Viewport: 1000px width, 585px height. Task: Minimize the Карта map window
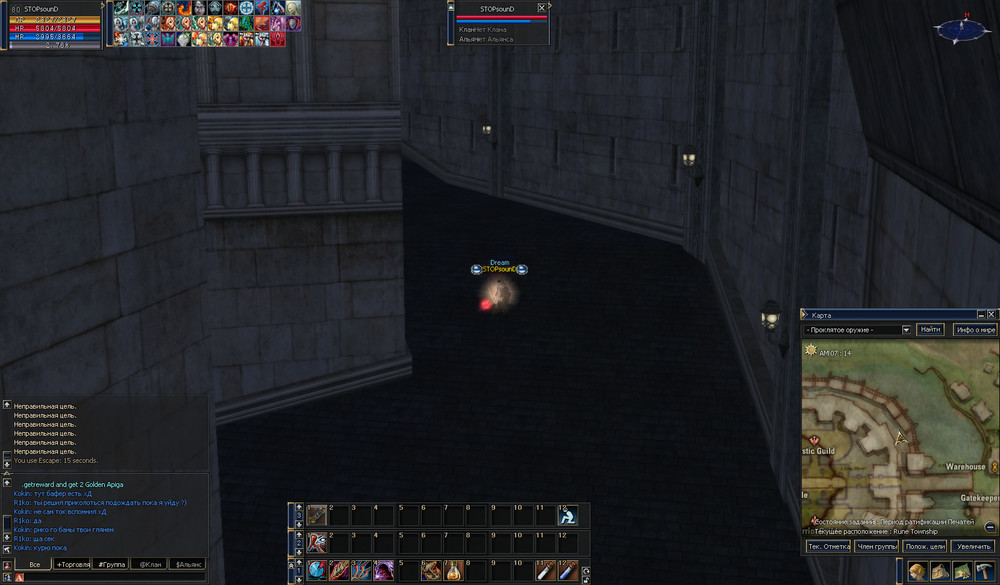[980, 314]
